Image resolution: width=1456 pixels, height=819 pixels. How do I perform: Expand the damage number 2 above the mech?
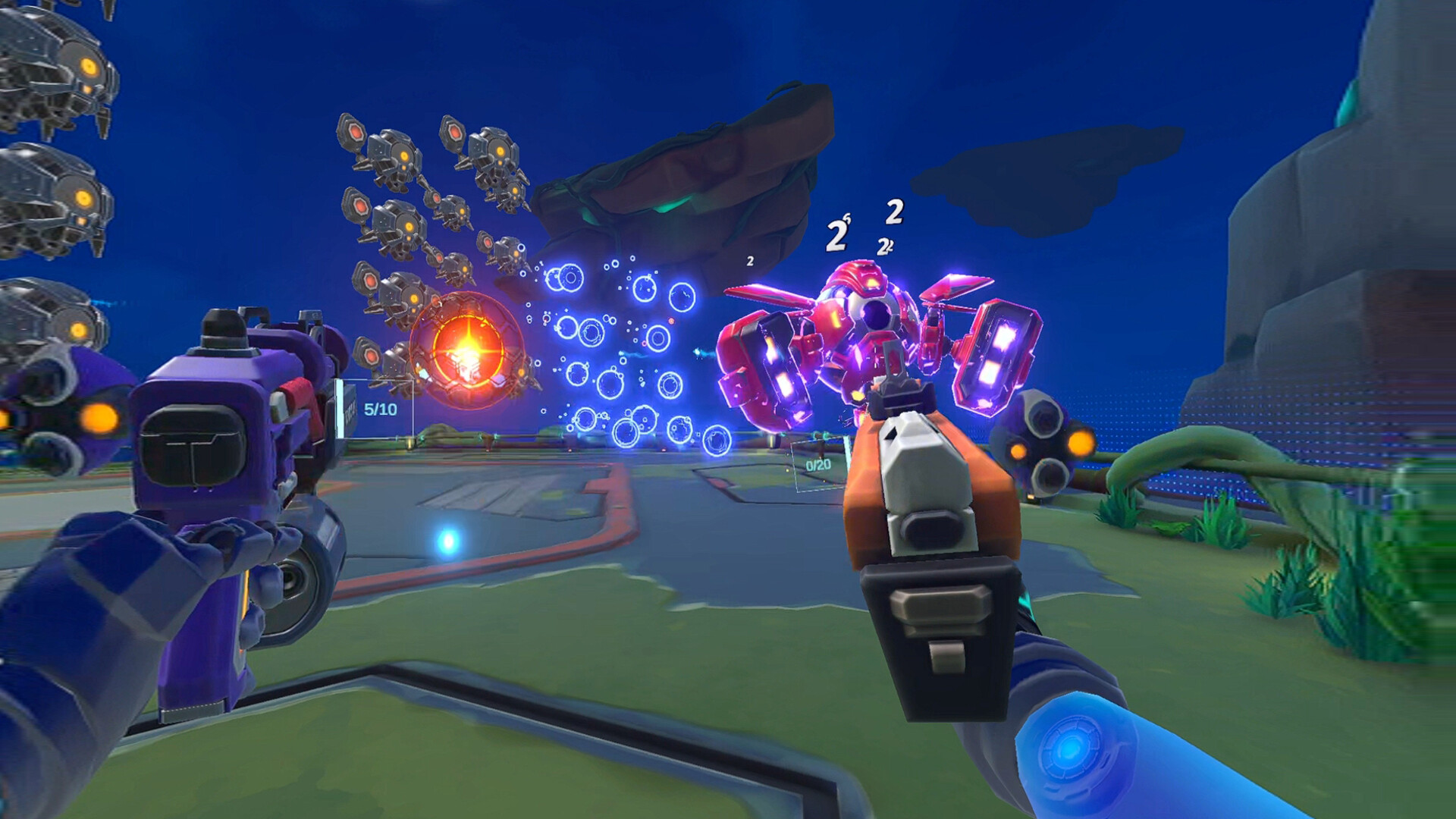[893, 212]
